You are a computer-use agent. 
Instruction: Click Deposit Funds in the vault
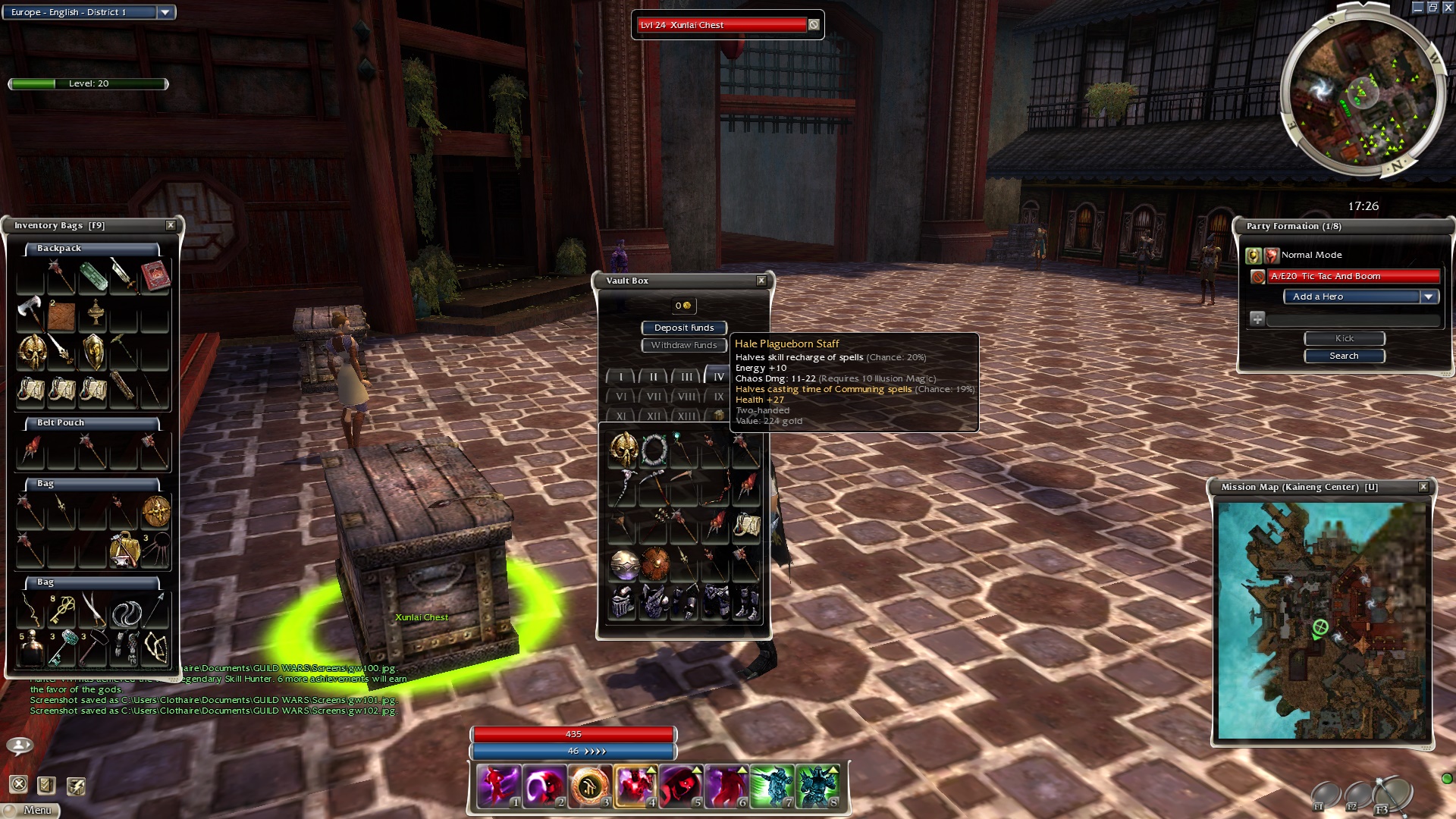point(683,328)
